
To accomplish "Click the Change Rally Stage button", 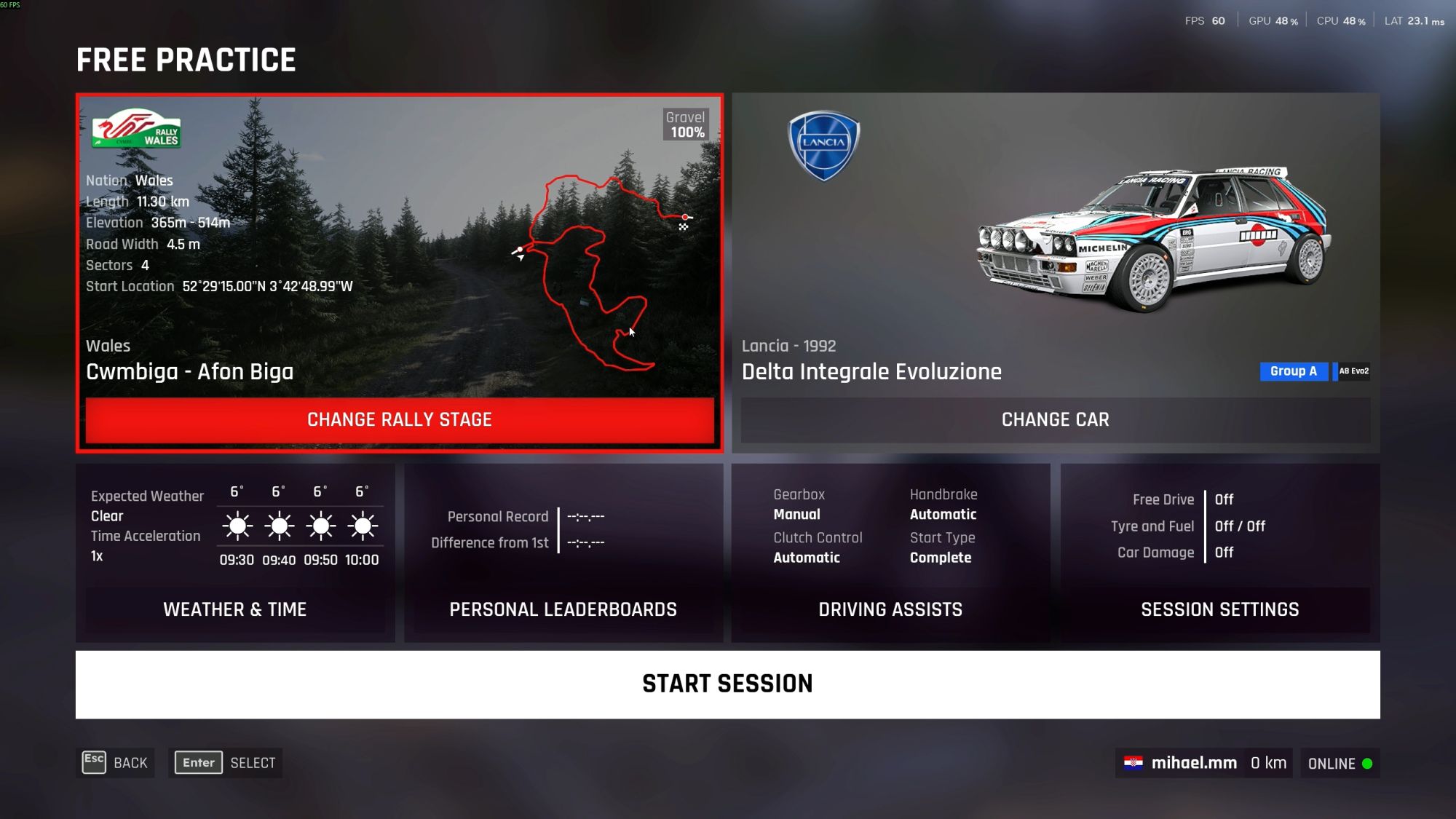I will coord(400,419).
